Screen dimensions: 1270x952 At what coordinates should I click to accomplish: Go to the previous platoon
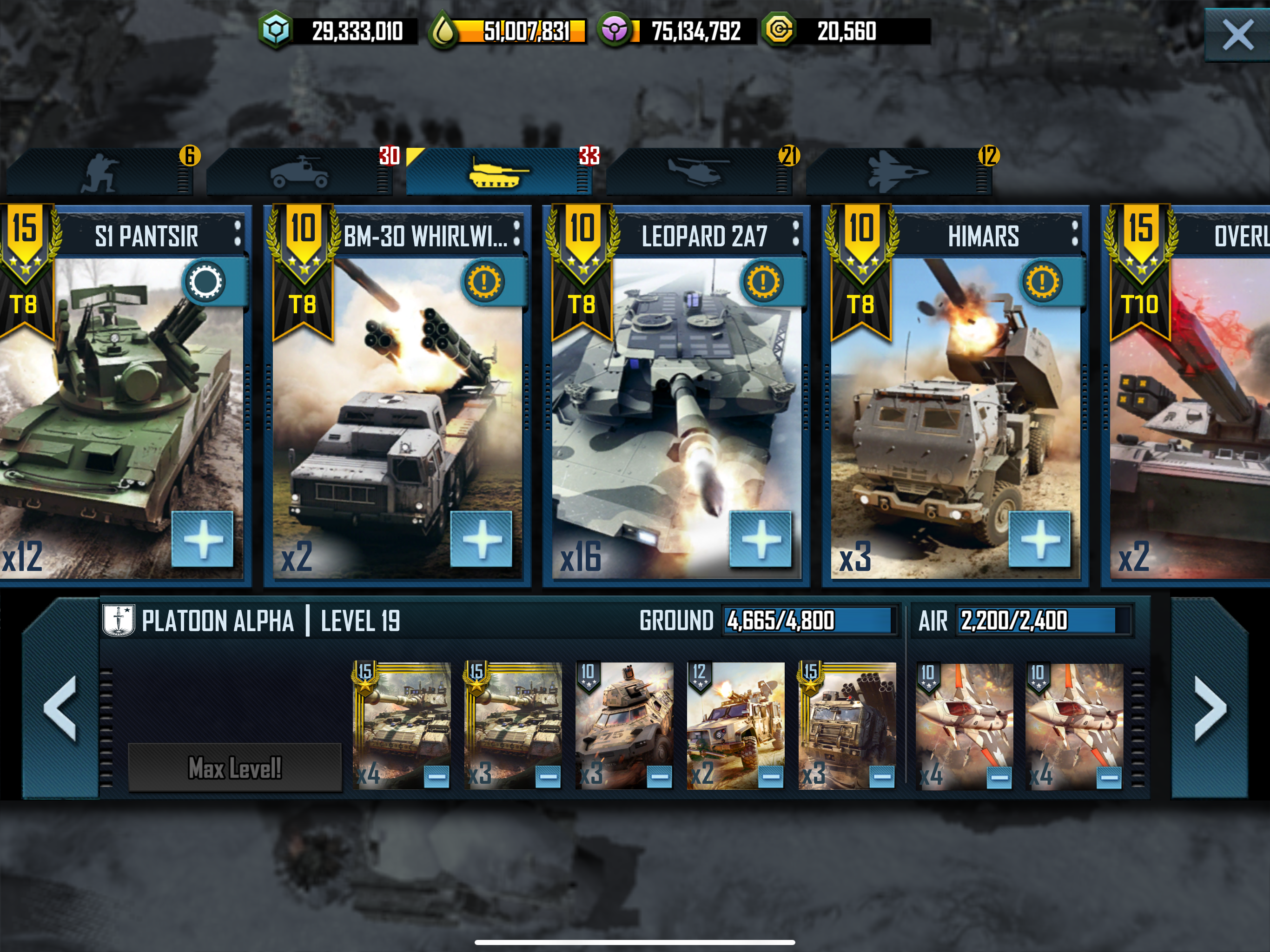(60, 708)
